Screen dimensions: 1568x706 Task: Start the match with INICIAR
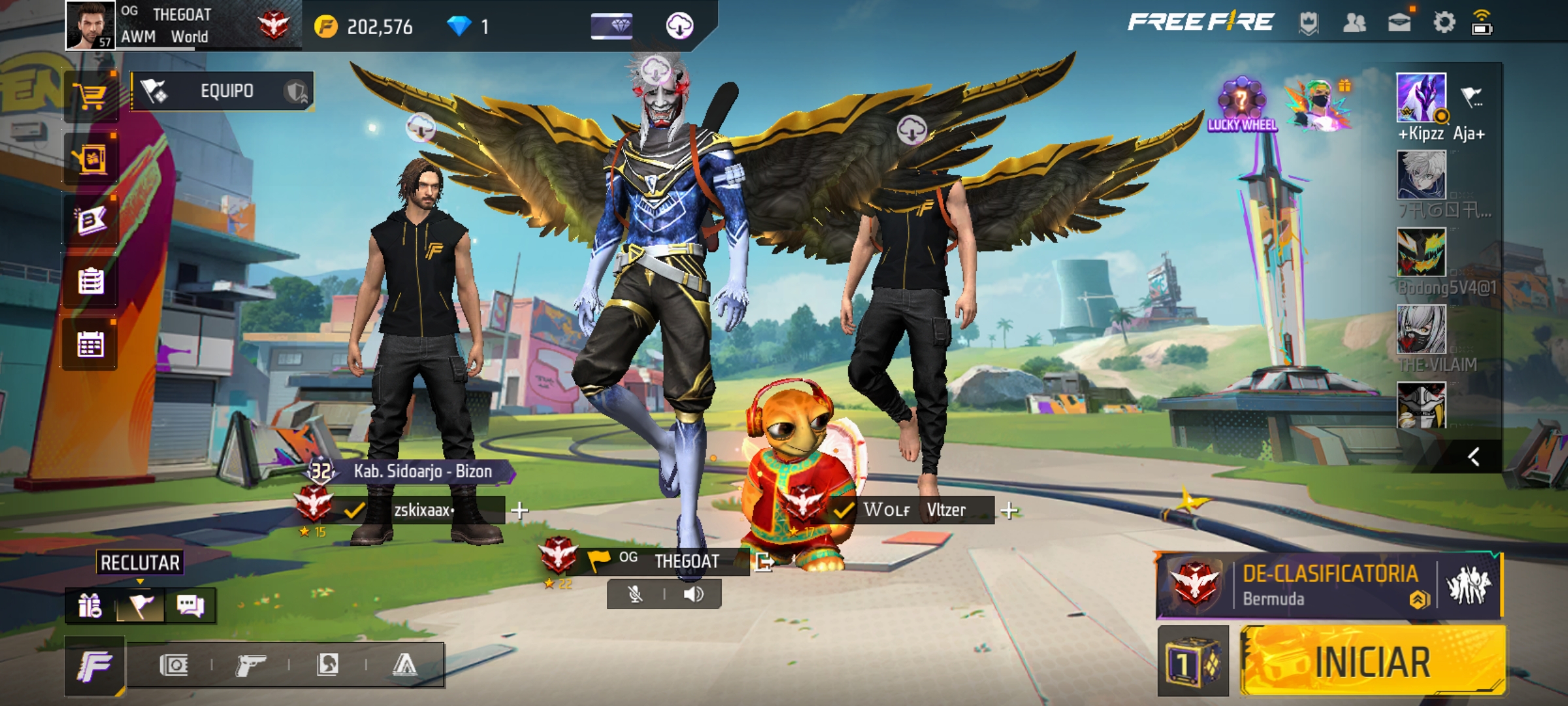point(1372,662)
